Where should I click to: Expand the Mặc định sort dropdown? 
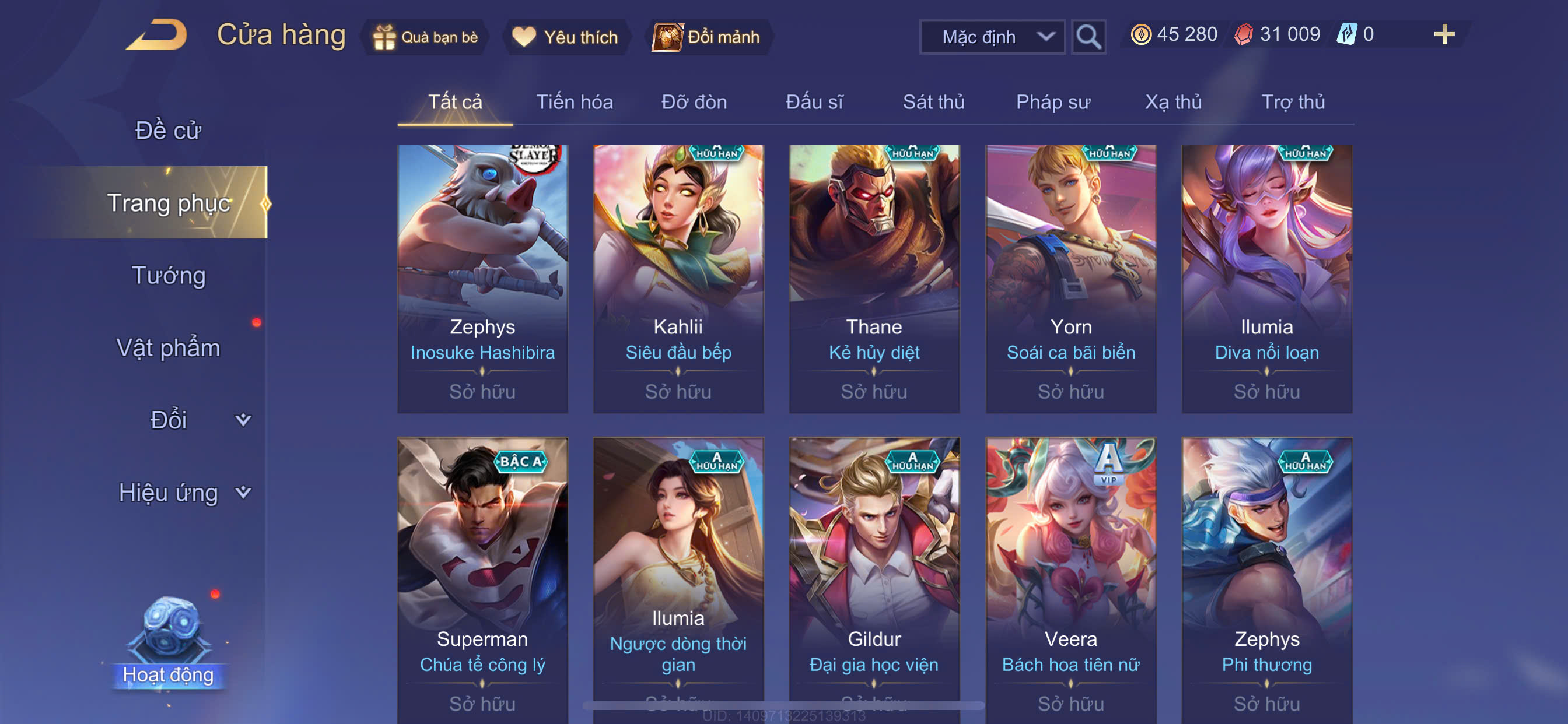pyautogui.click(x=992, y=37)
